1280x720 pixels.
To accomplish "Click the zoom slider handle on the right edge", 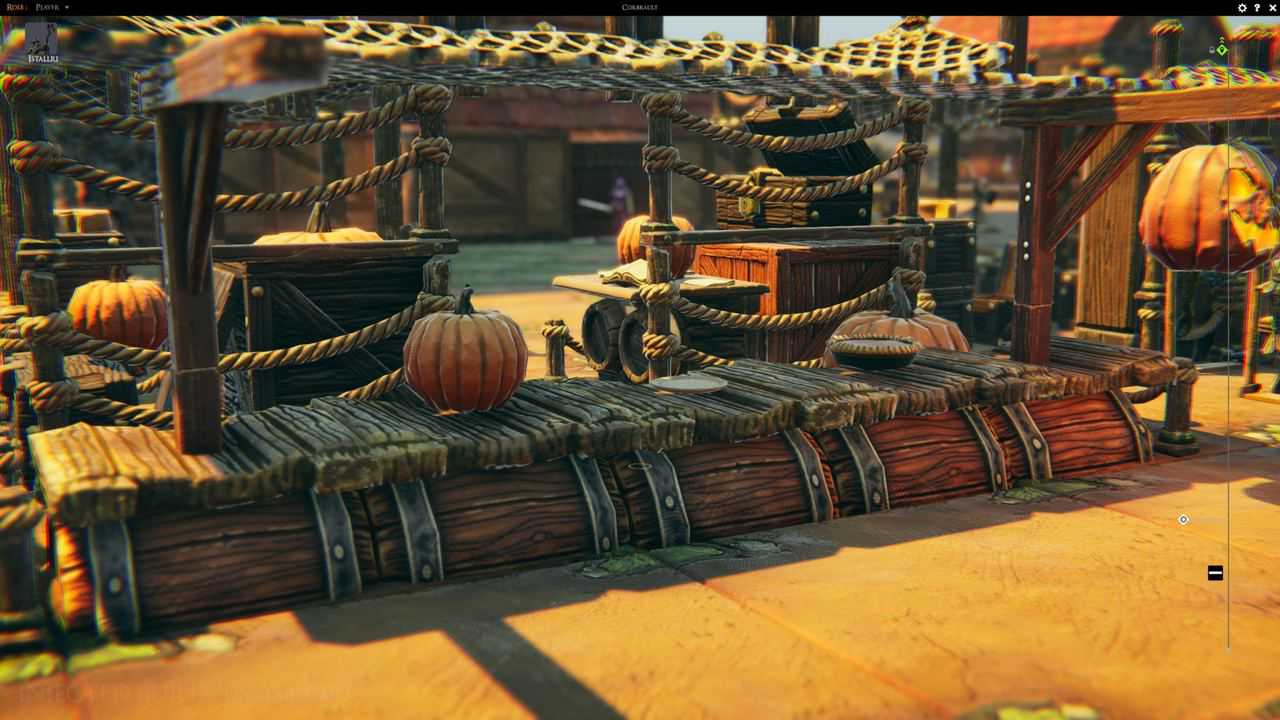I will click(1215, 572).
